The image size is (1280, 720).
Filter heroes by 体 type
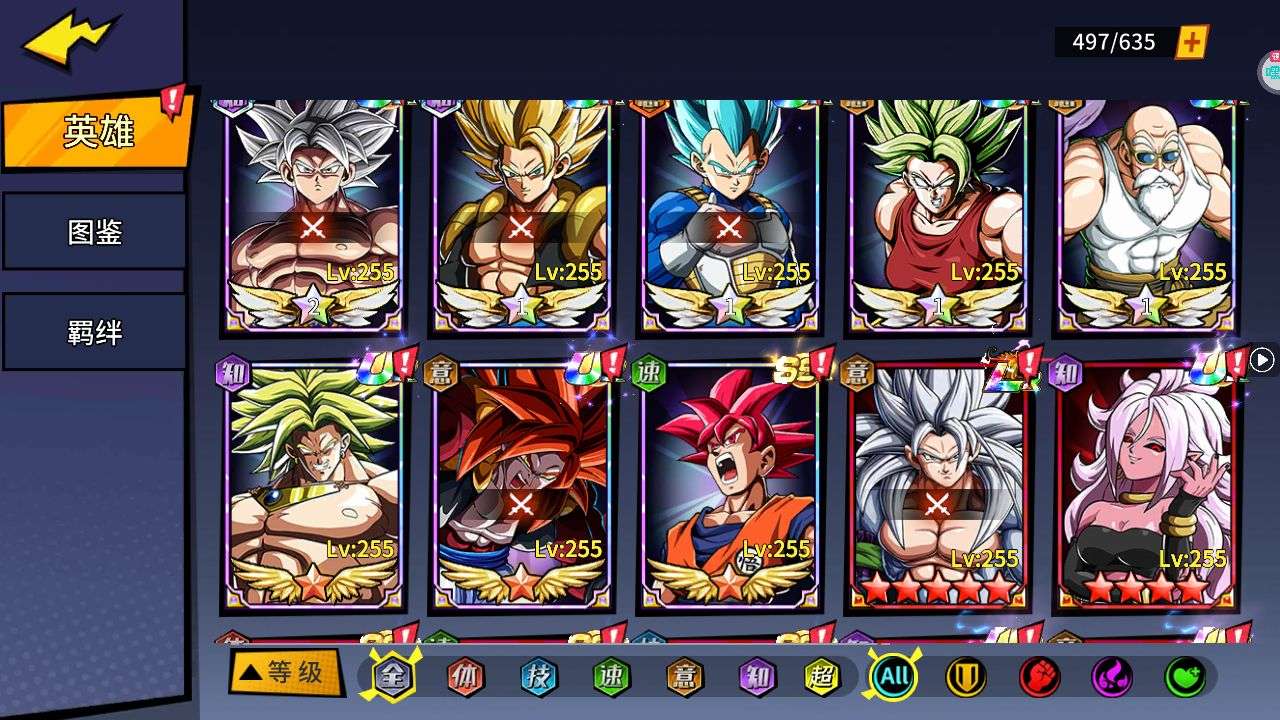click(x=465, y=677)
